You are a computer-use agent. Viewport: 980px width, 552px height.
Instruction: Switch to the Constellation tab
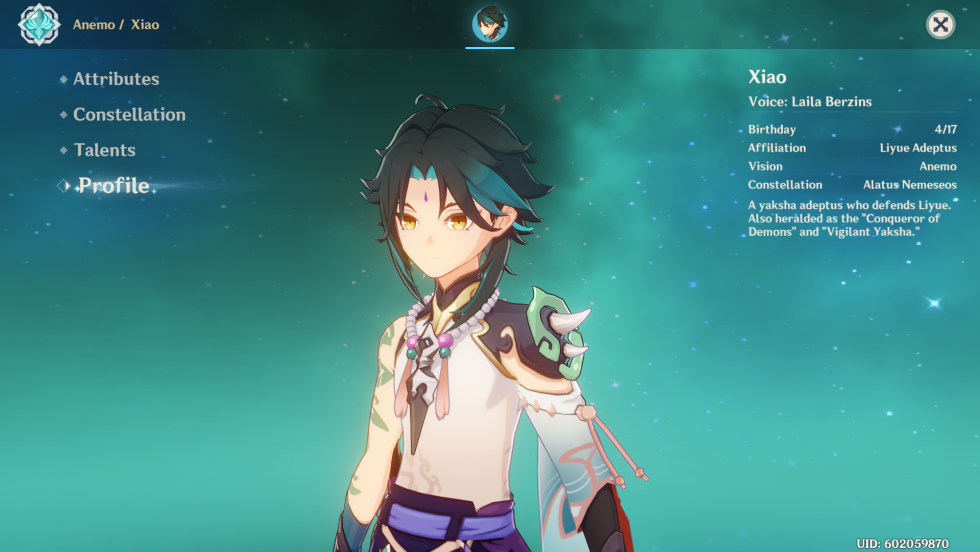[129, 115]
